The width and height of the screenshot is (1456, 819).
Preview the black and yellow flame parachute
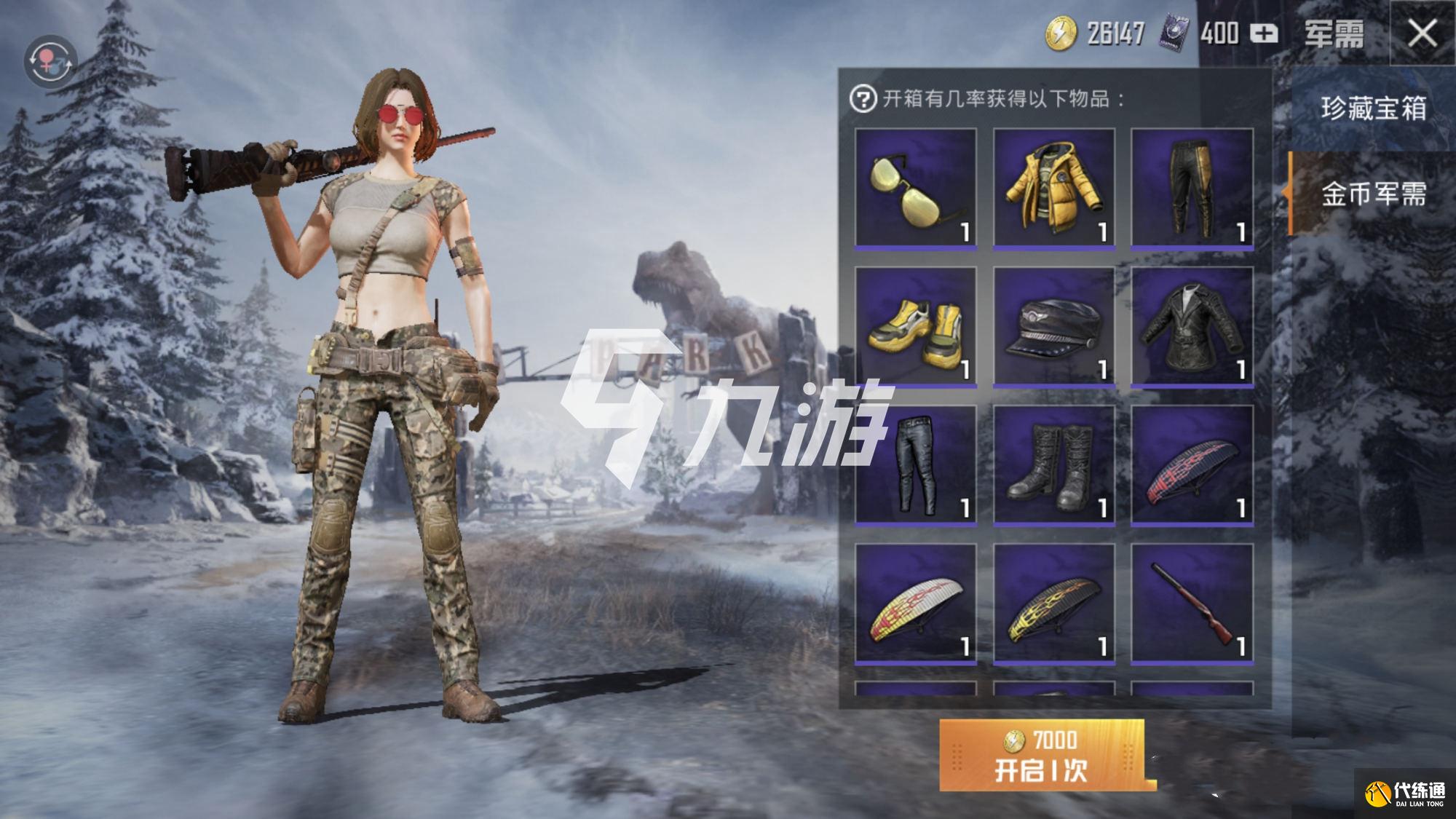tap(1054, 603)
